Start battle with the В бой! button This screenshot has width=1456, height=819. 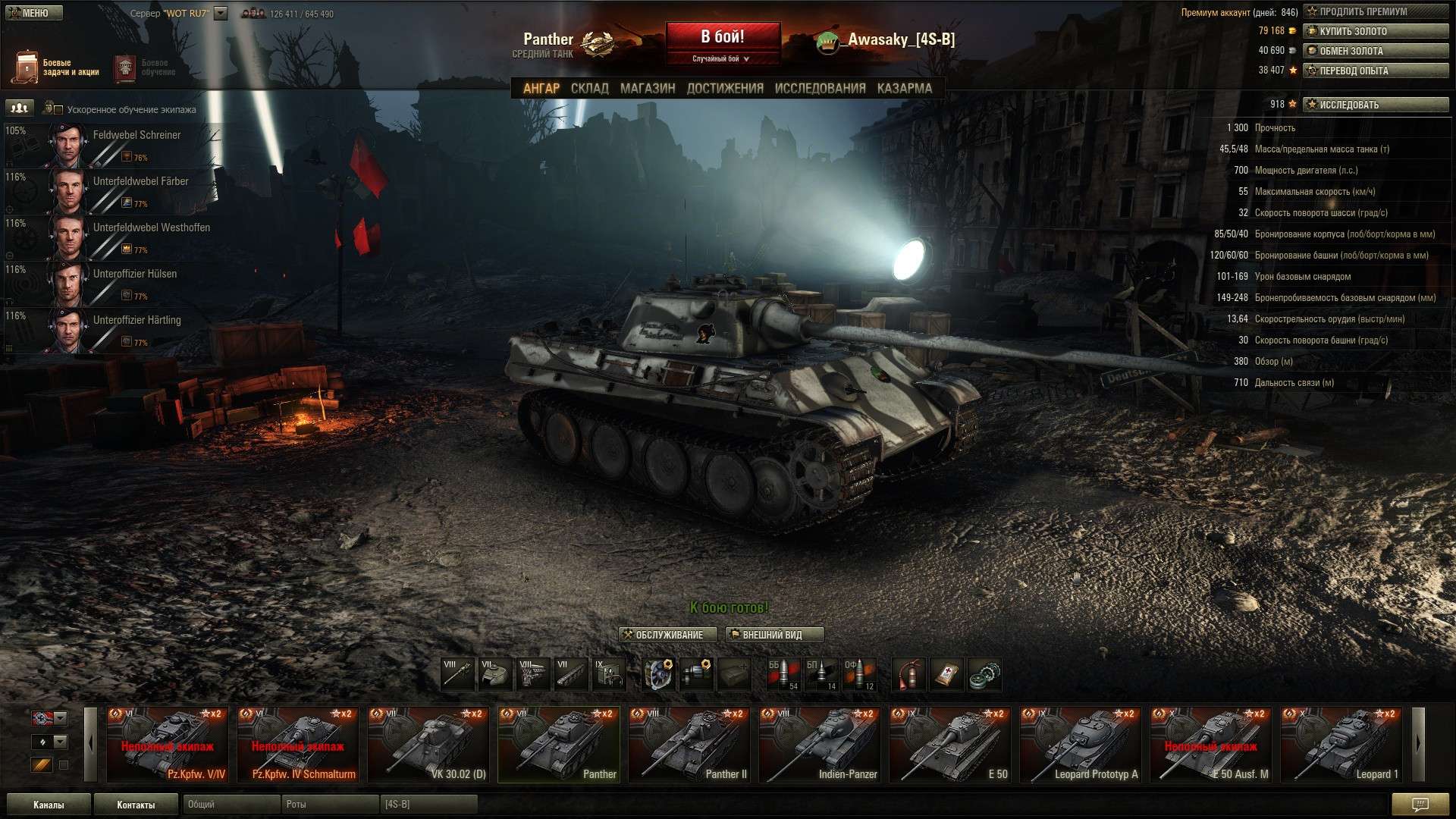pyautogui.click(x=723, y=37)
